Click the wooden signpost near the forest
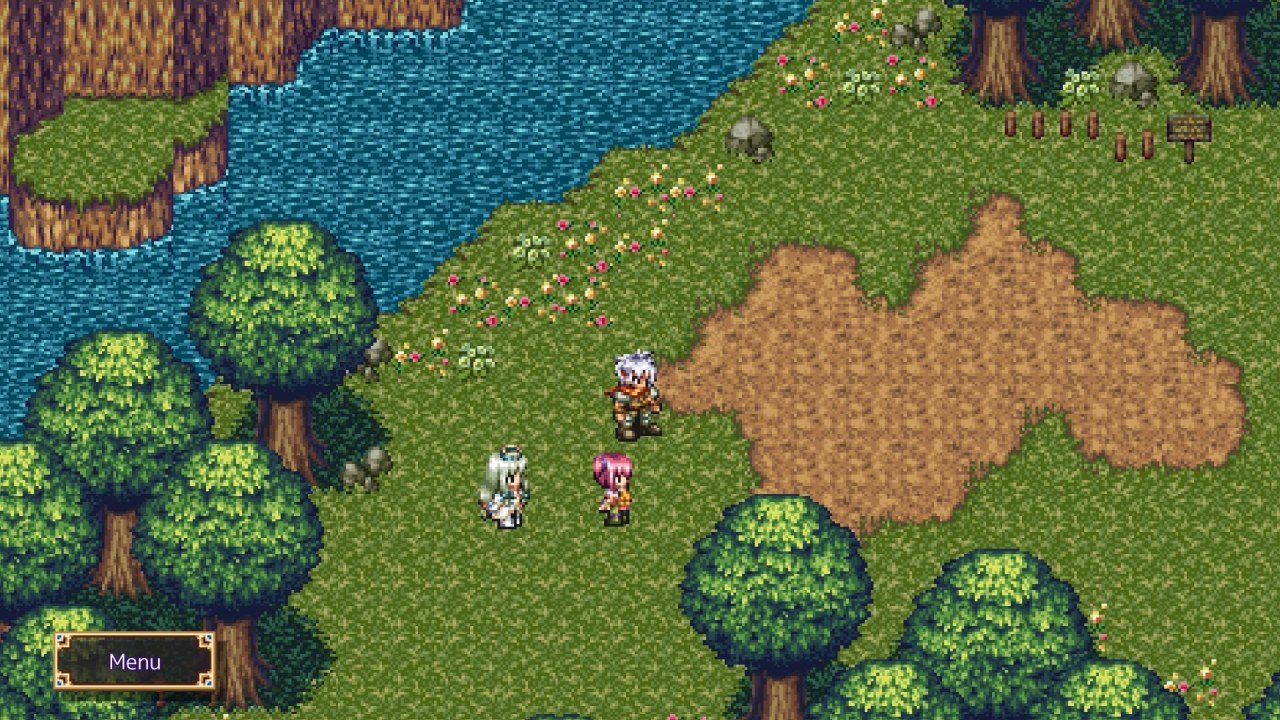The width and height of the screenshot is (1280, 720). 1191,128
